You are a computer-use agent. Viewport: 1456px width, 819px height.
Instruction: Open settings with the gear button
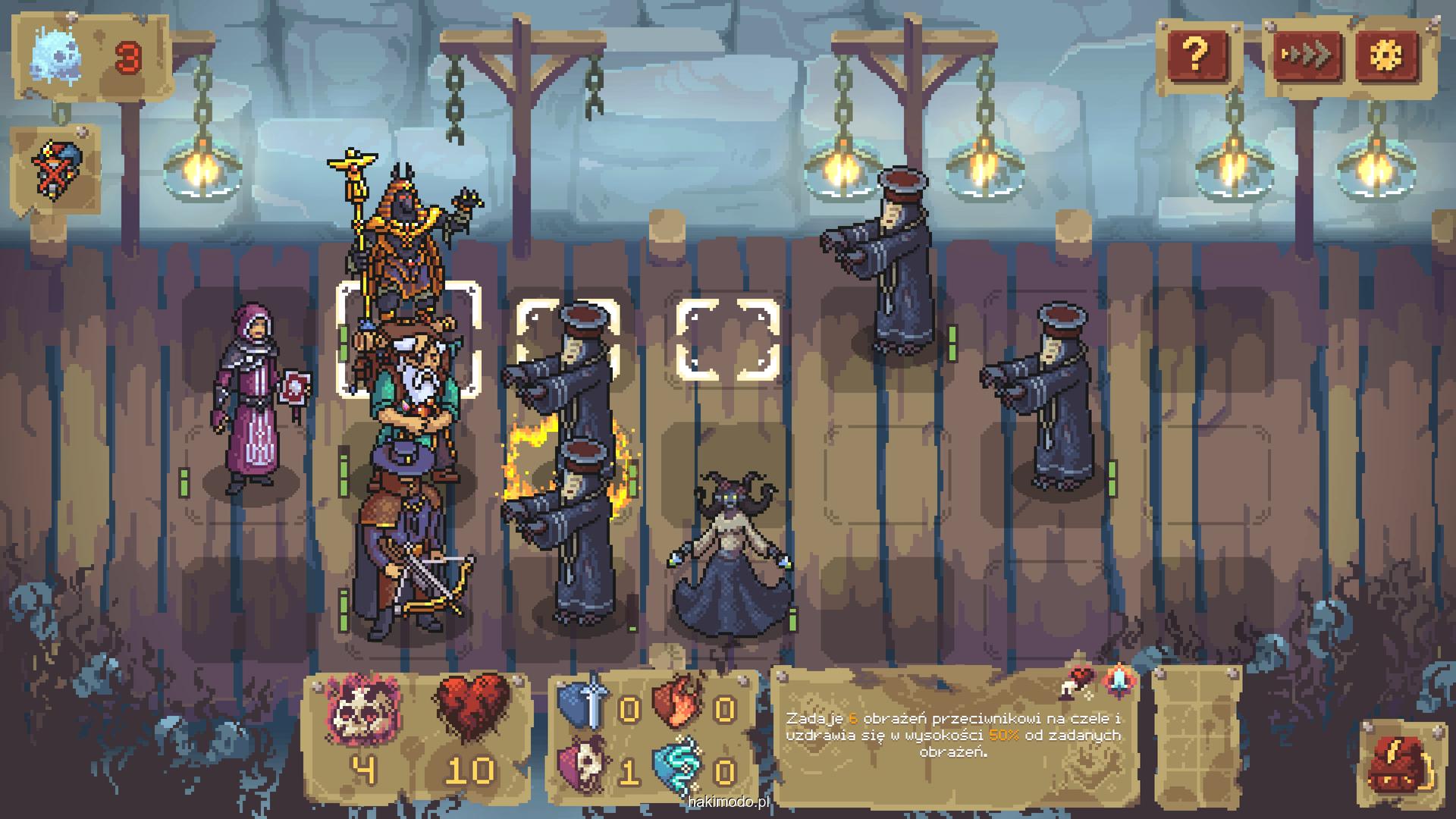point(1387,55)
